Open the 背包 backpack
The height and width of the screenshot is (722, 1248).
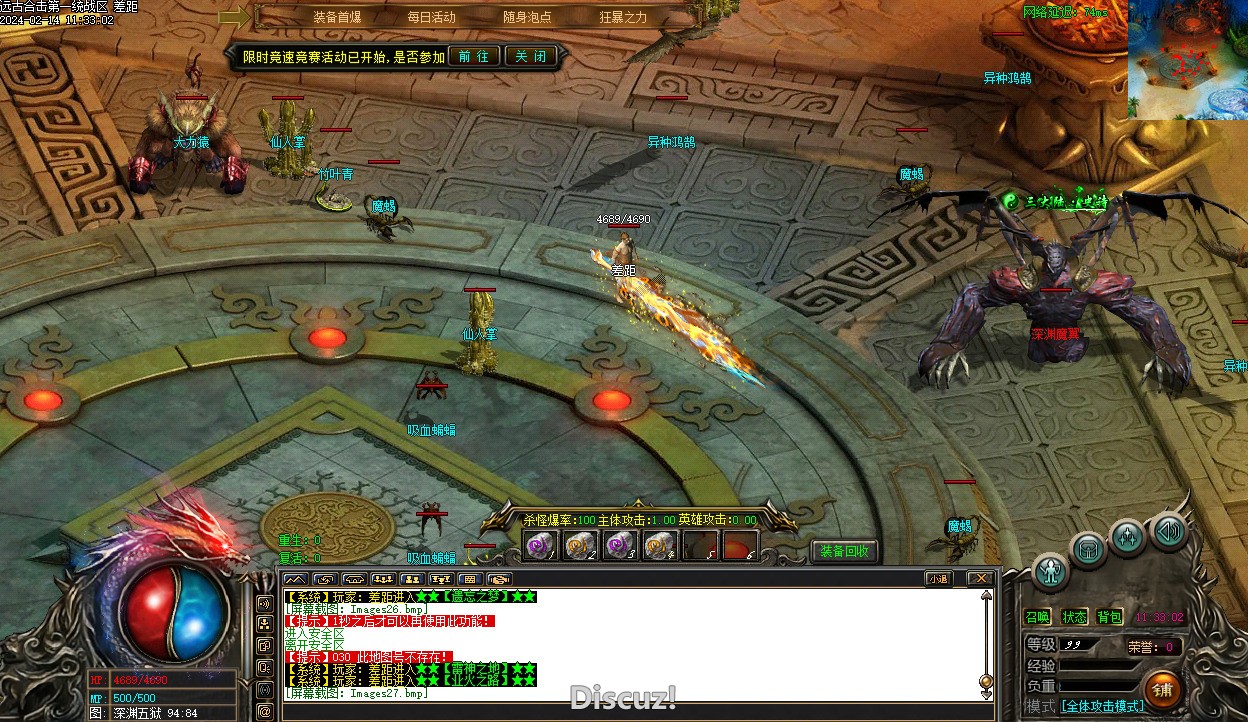coord(1109,617)
